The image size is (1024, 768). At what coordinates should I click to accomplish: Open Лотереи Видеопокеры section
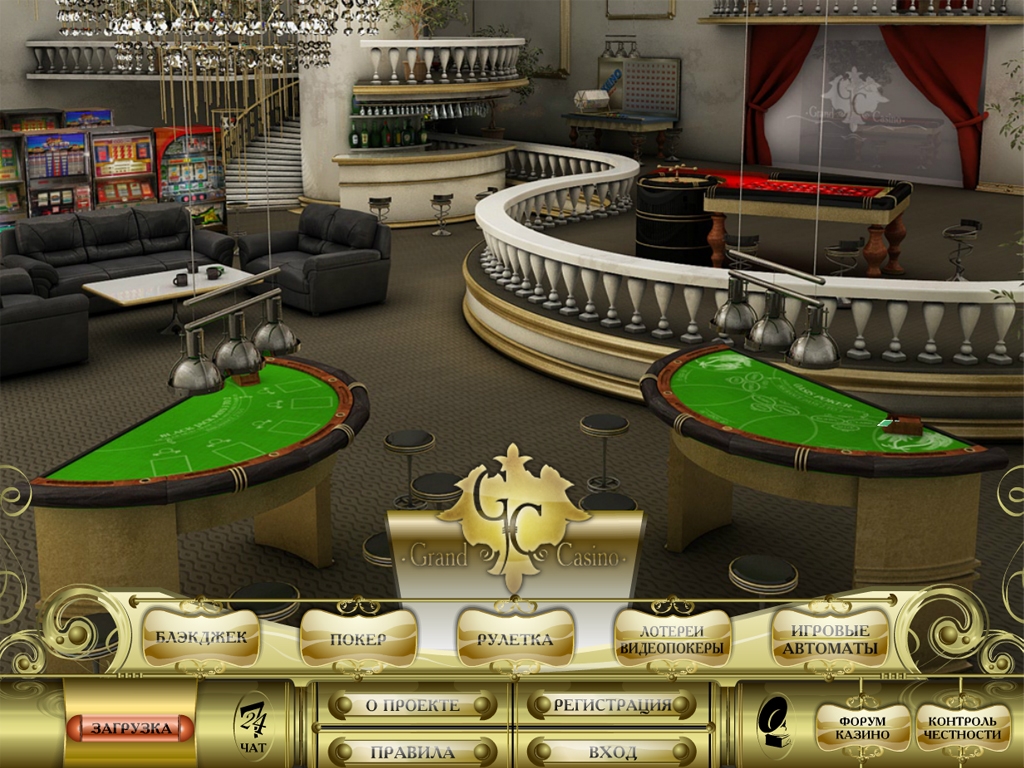click(672, 638)
